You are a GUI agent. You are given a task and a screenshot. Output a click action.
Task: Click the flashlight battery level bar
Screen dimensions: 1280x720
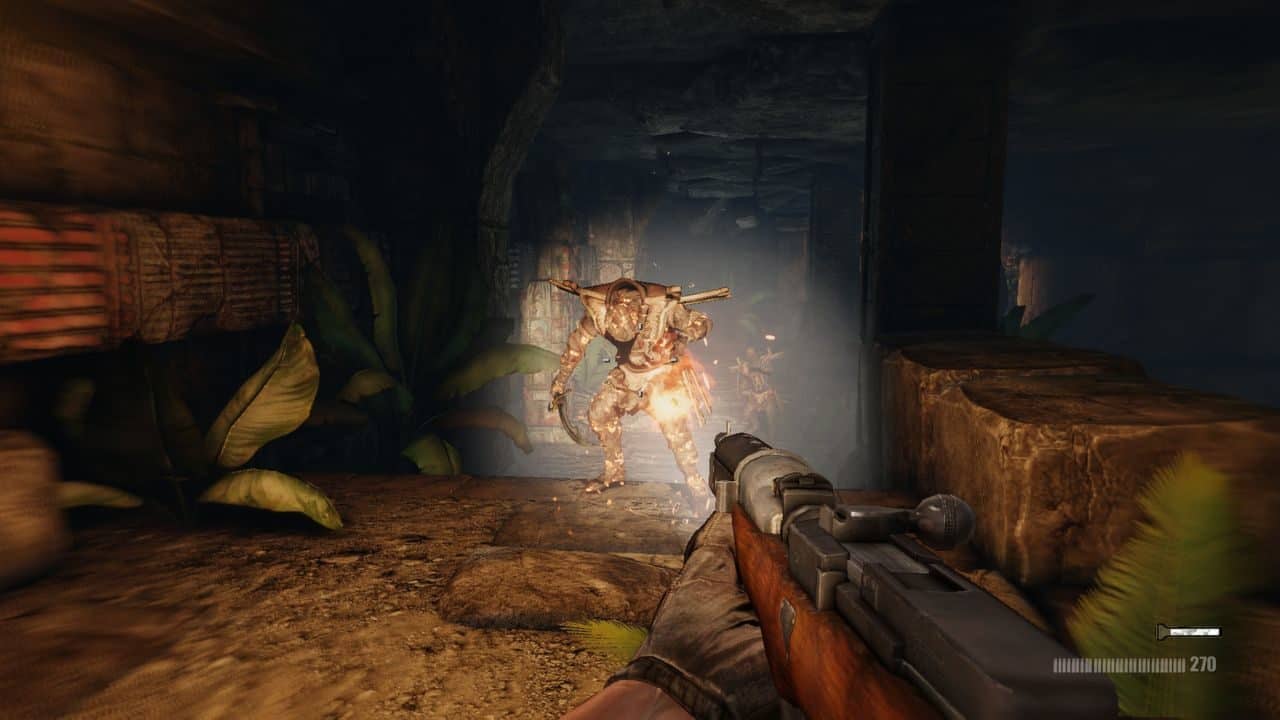click(x=1195, y=632)
